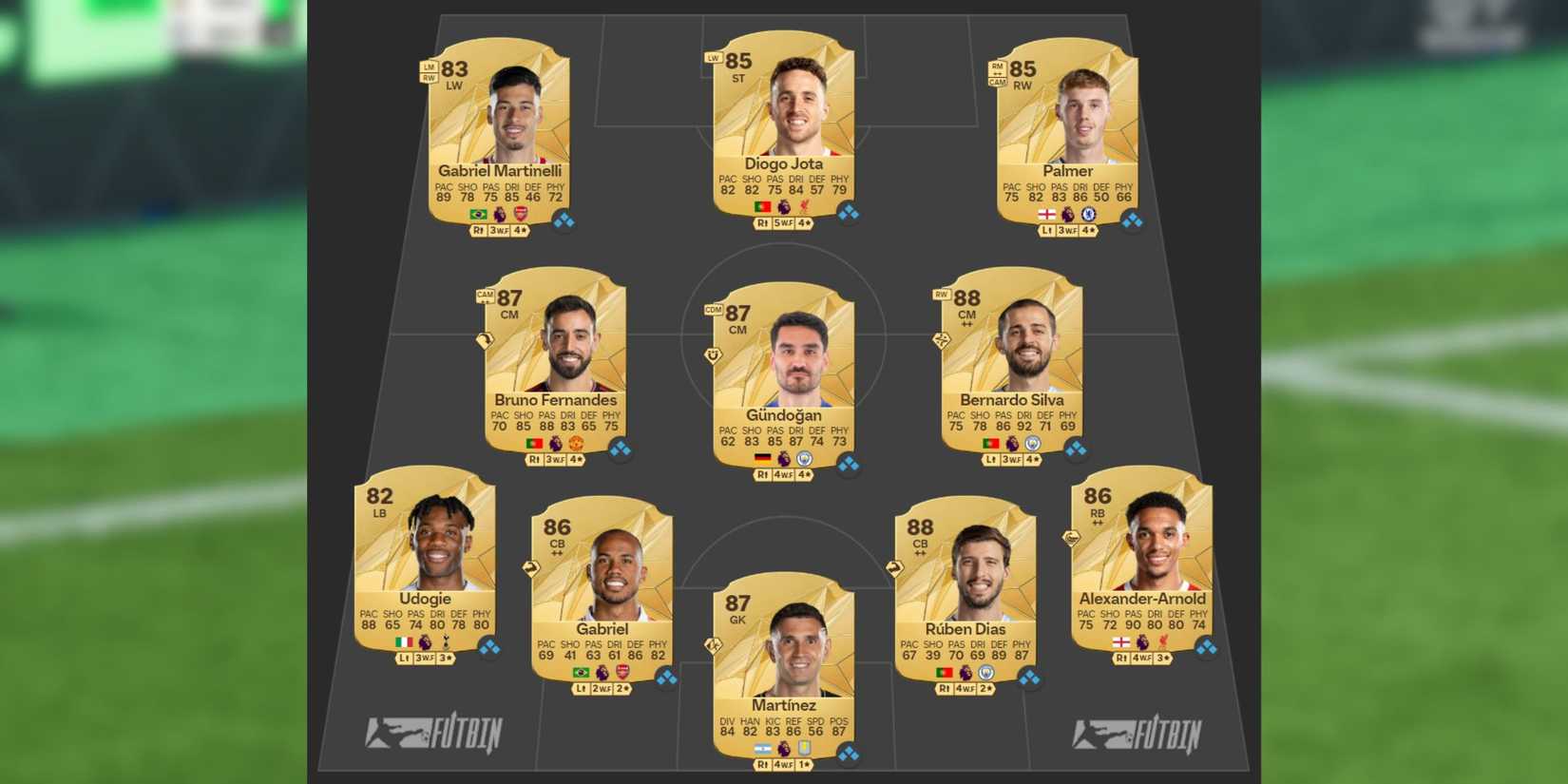Screen dimensions: 1568x784
Task: Switch Palmer to his CAM alternate position
Action: (998, 84)
